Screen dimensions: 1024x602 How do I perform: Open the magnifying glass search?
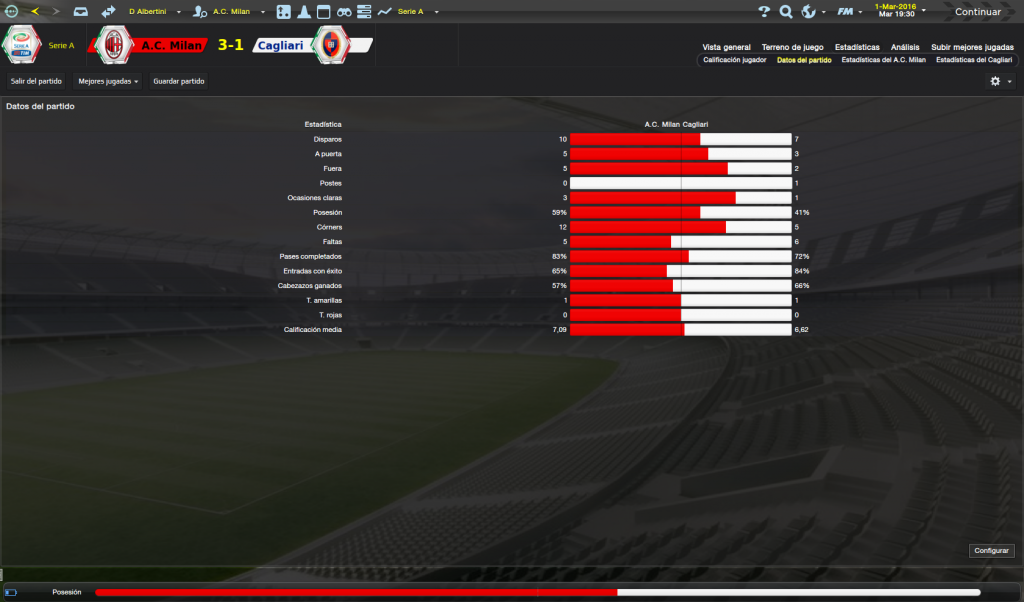786,12
